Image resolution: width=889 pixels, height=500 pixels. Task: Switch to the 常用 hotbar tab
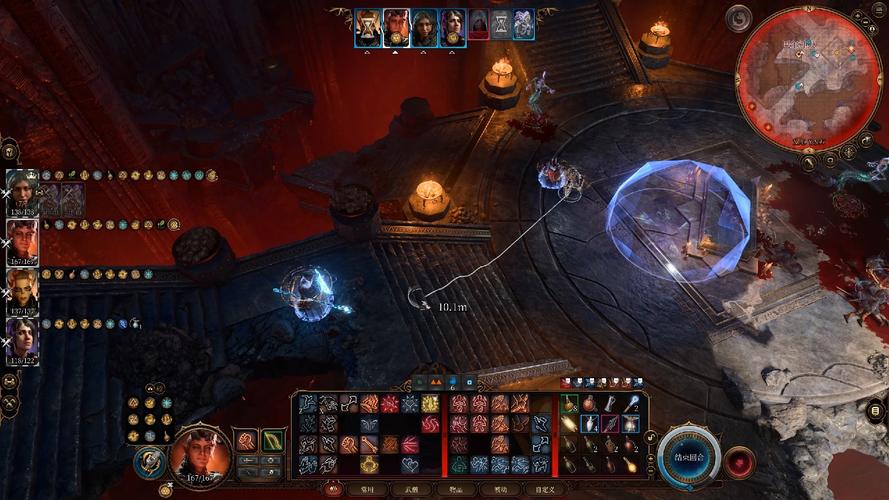(x=365, y=489)
